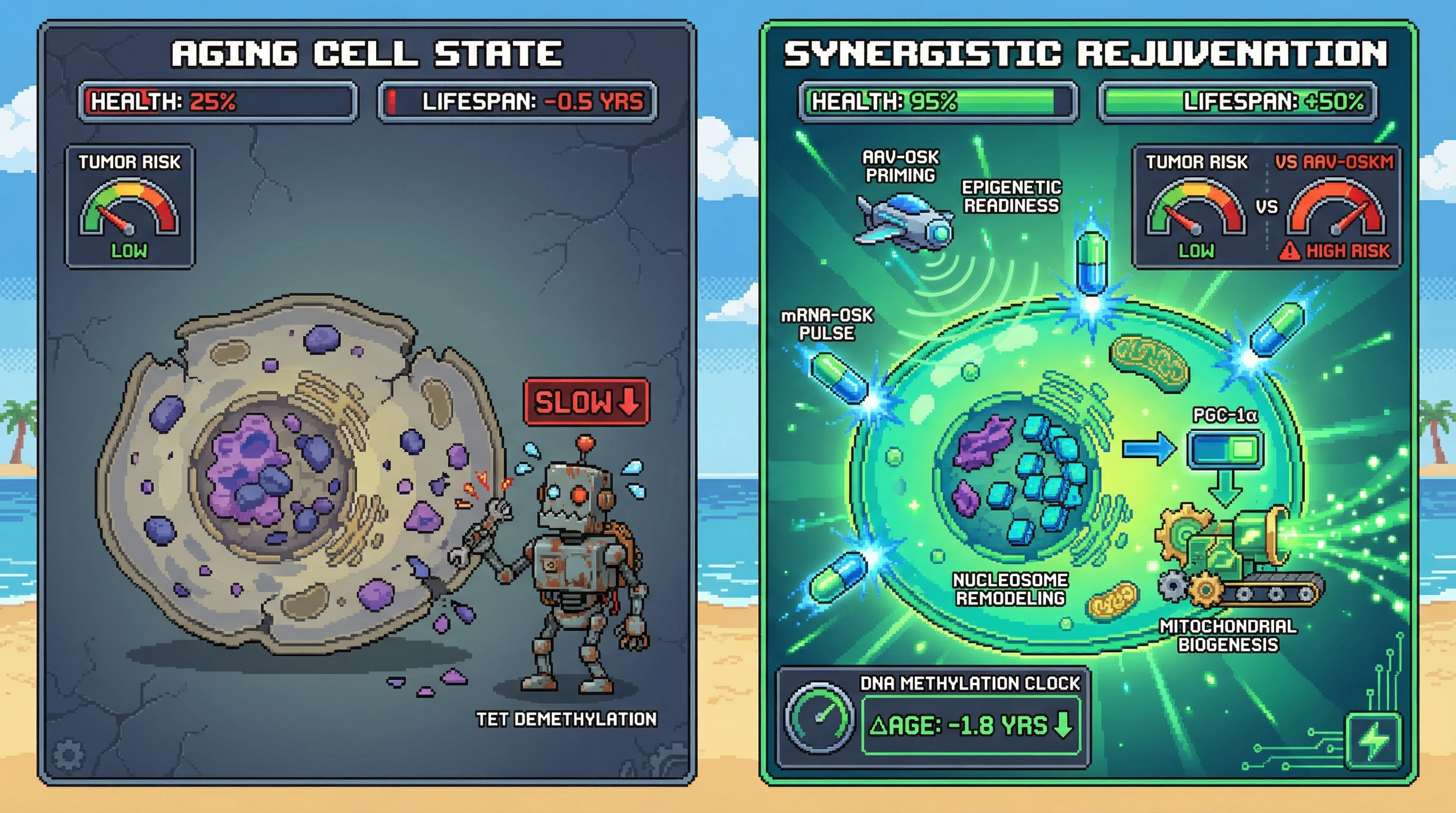
Task: Activate the green lightning bolt button
Action: click(1373, 740)
